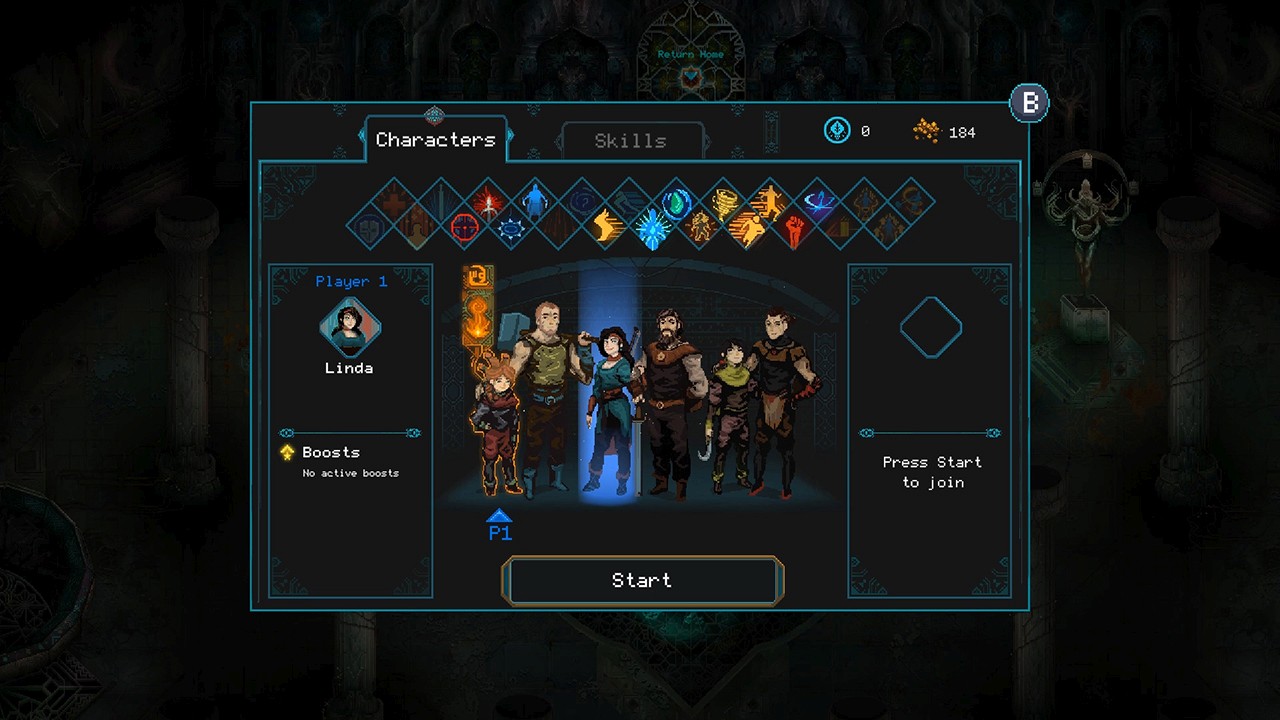
Task: Select the glowing blue snowflake skill icon
Action: point(650,226)
